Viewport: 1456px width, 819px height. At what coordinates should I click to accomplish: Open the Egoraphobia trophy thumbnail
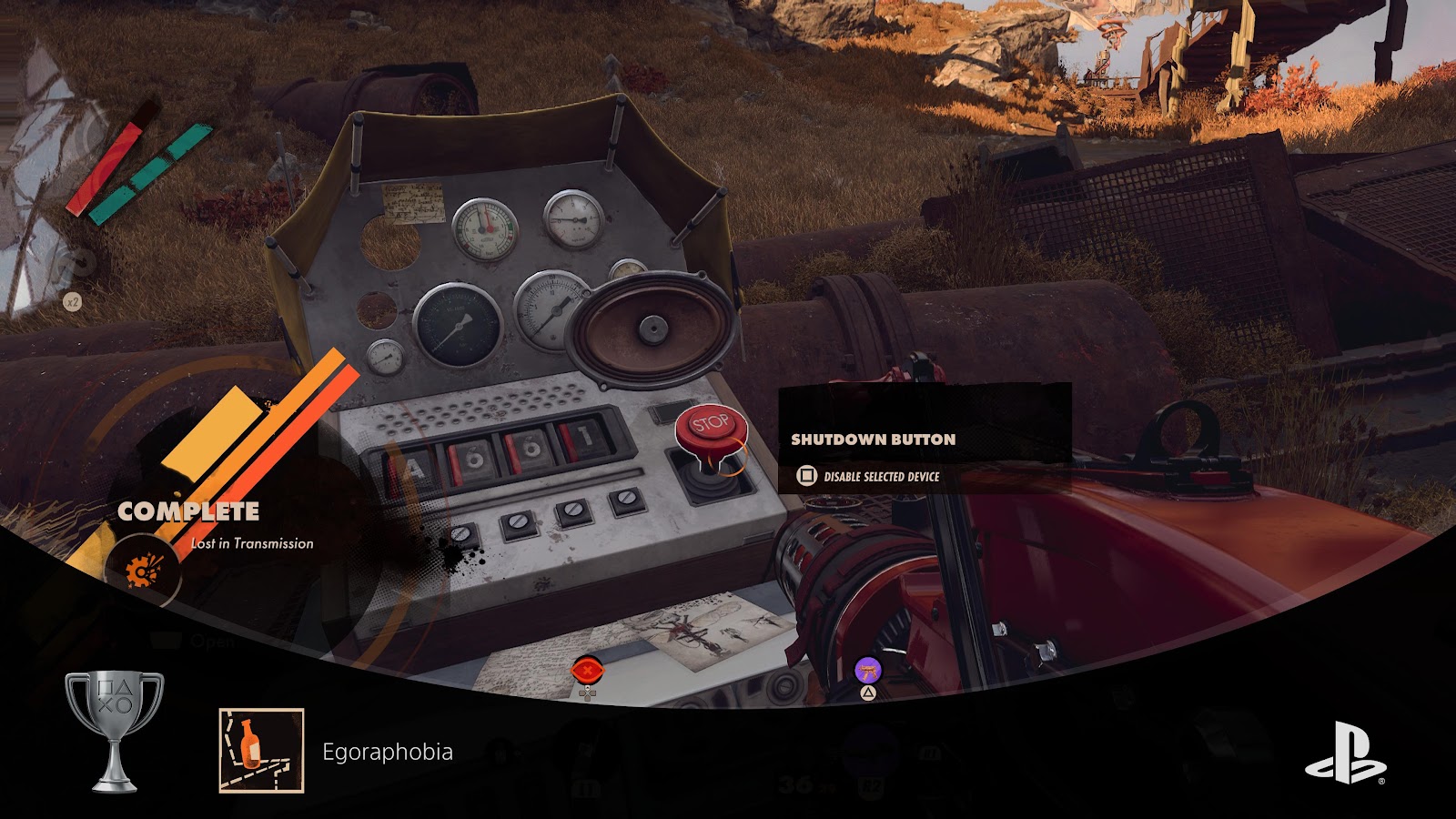tap(261, 751)
